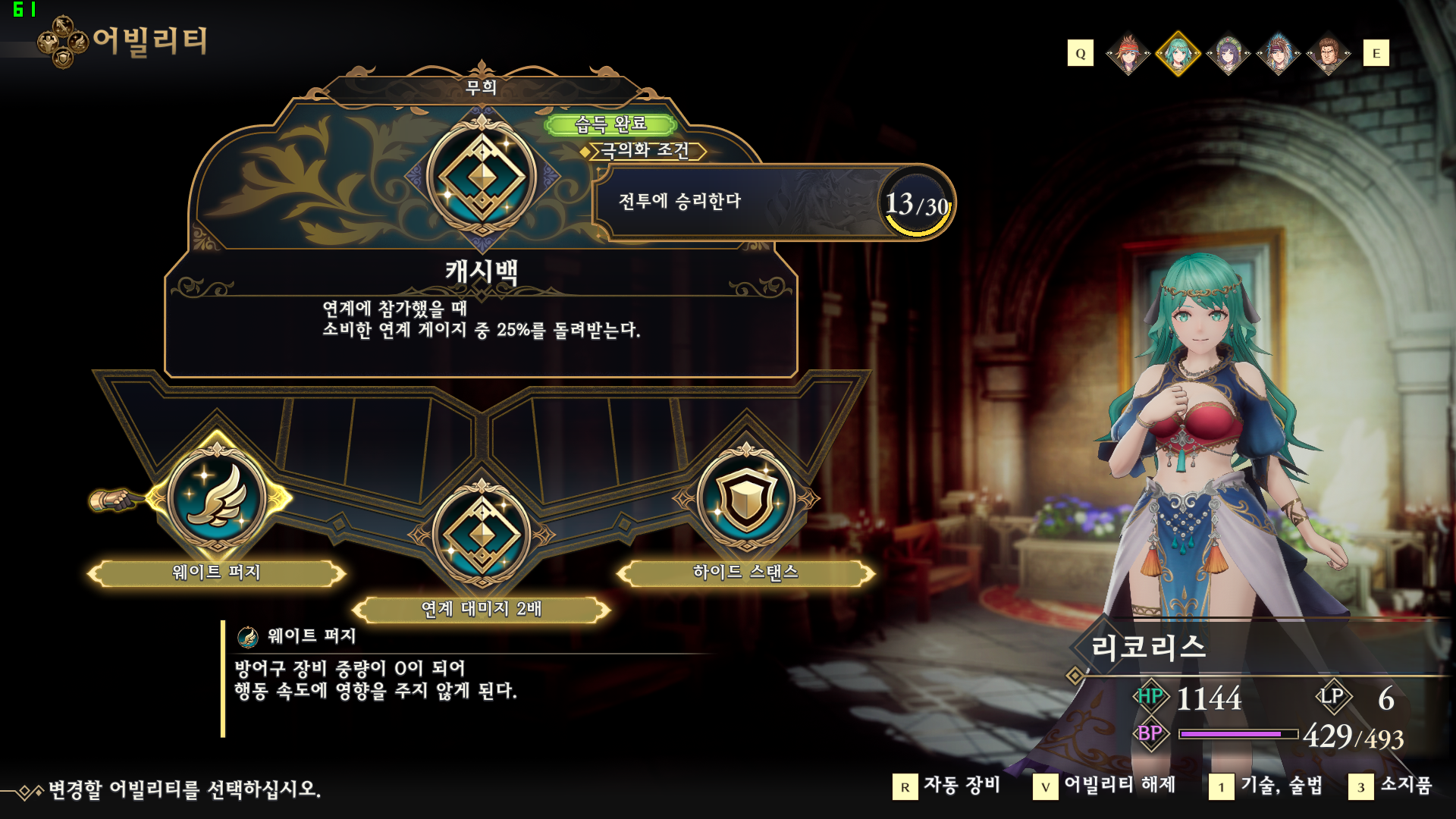Activate 자동 장비 auto-equip option

(x=947, y=786)
